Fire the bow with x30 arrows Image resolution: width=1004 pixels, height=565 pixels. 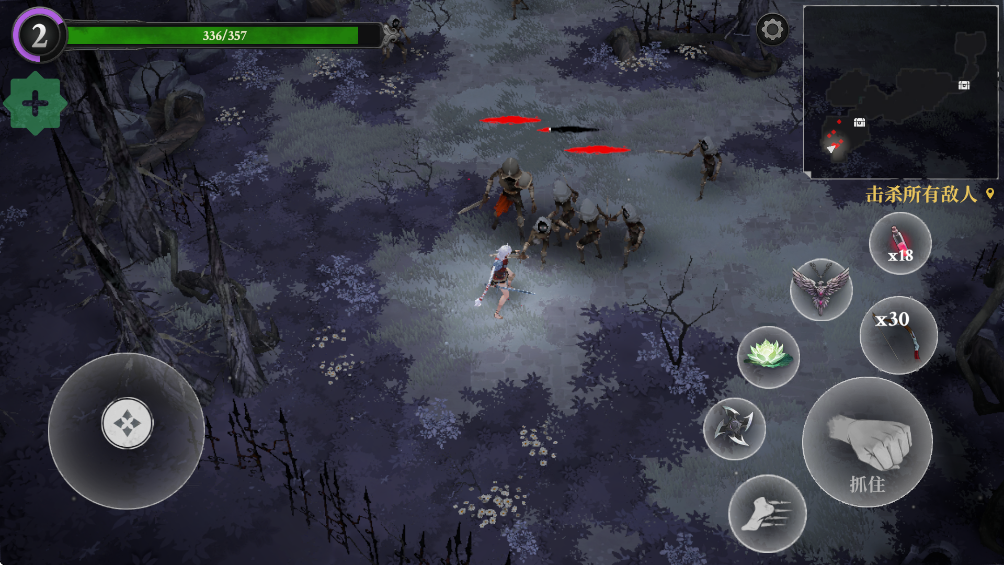(898, 335)
